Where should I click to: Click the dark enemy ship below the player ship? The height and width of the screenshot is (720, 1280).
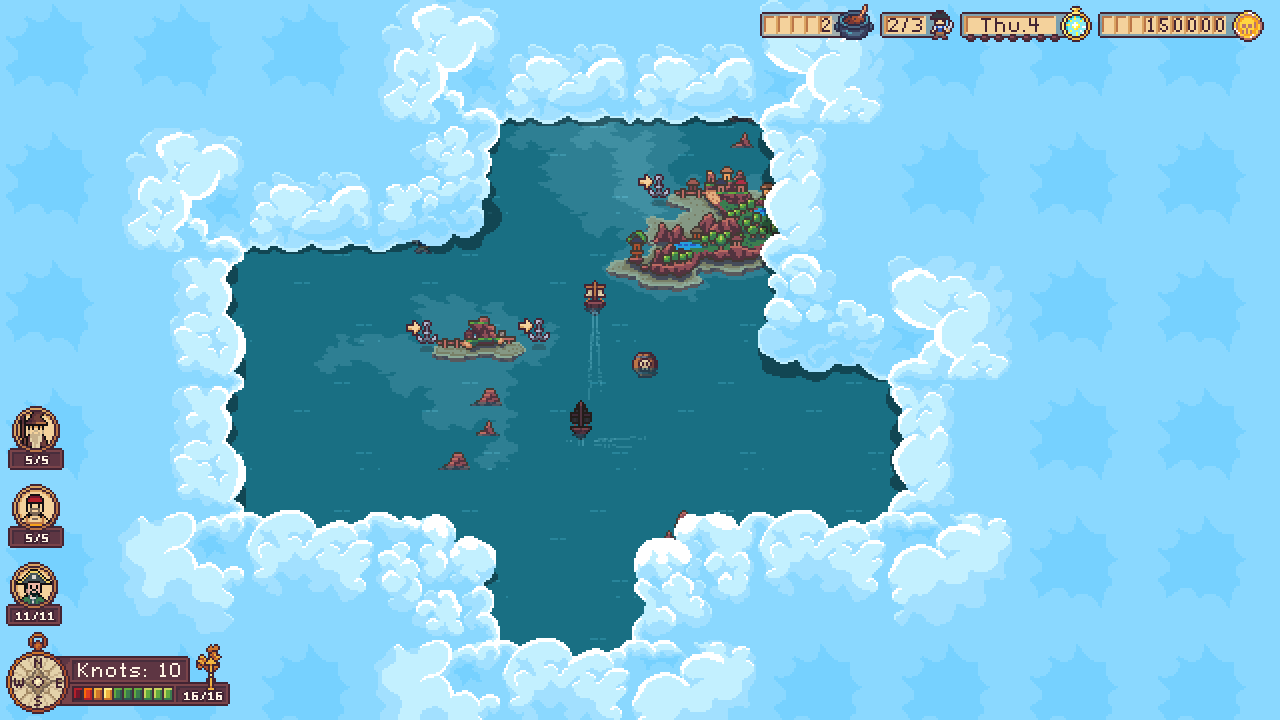(x=581, y=417)
